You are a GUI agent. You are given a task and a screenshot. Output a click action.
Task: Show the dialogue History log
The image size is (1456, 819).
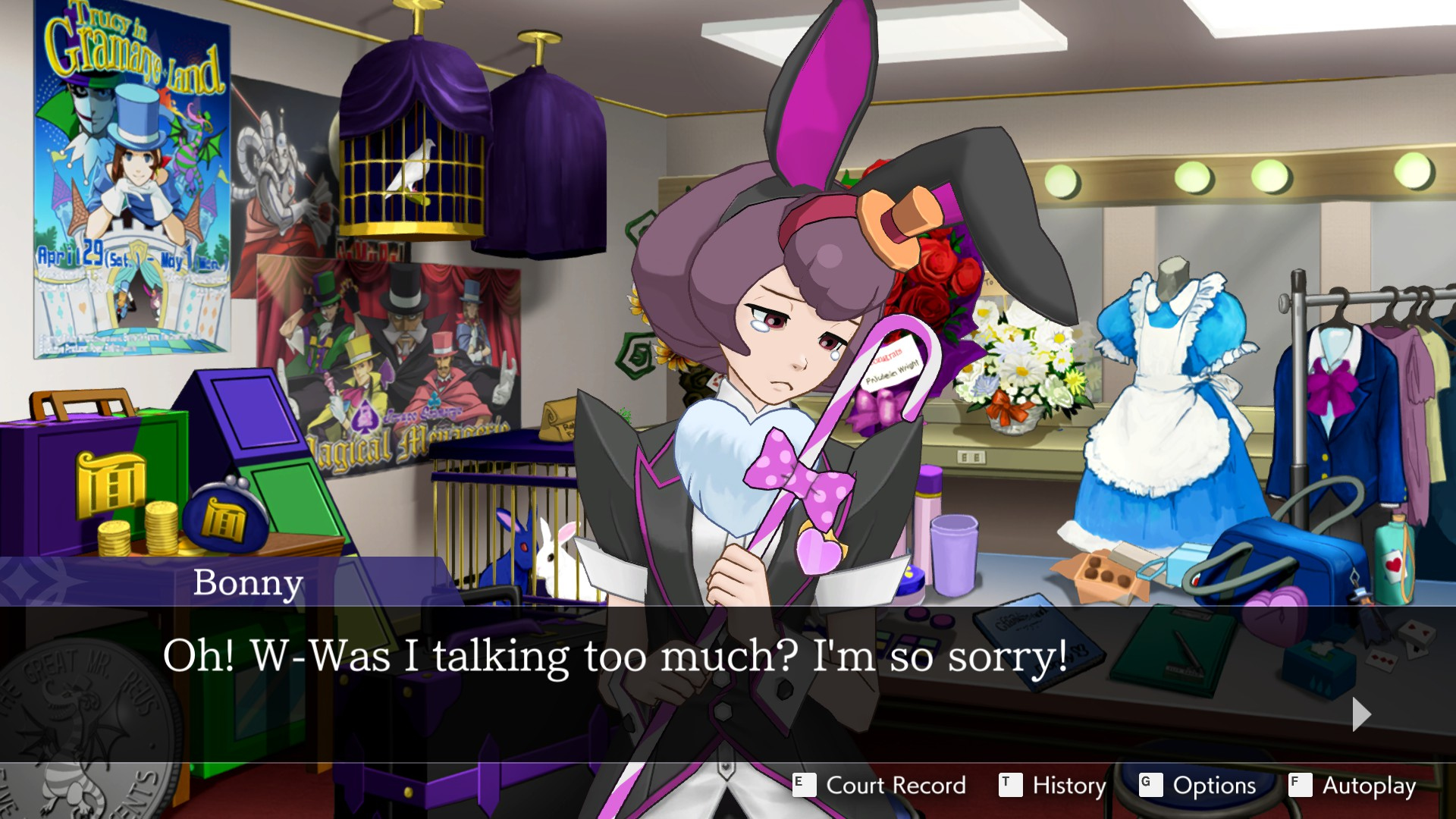1053,785
